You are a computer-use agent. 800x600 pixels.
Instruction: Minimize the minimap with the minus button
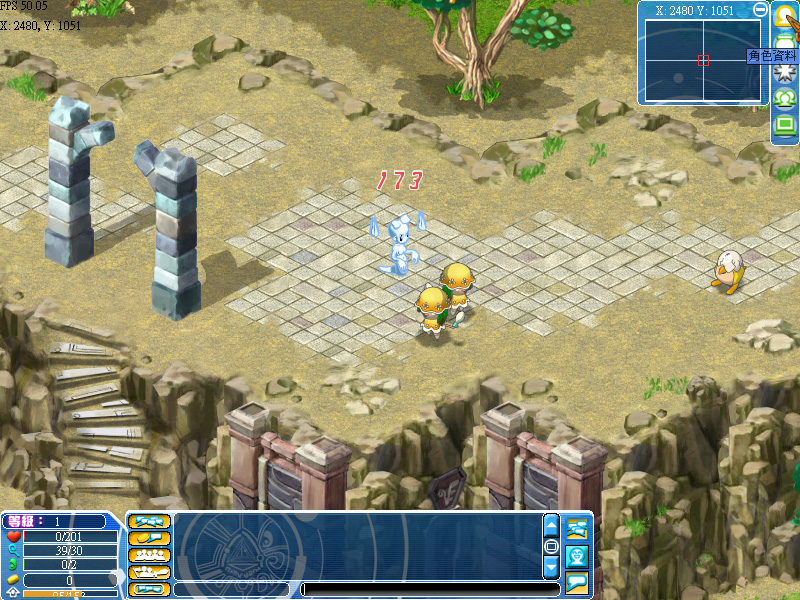760,10
